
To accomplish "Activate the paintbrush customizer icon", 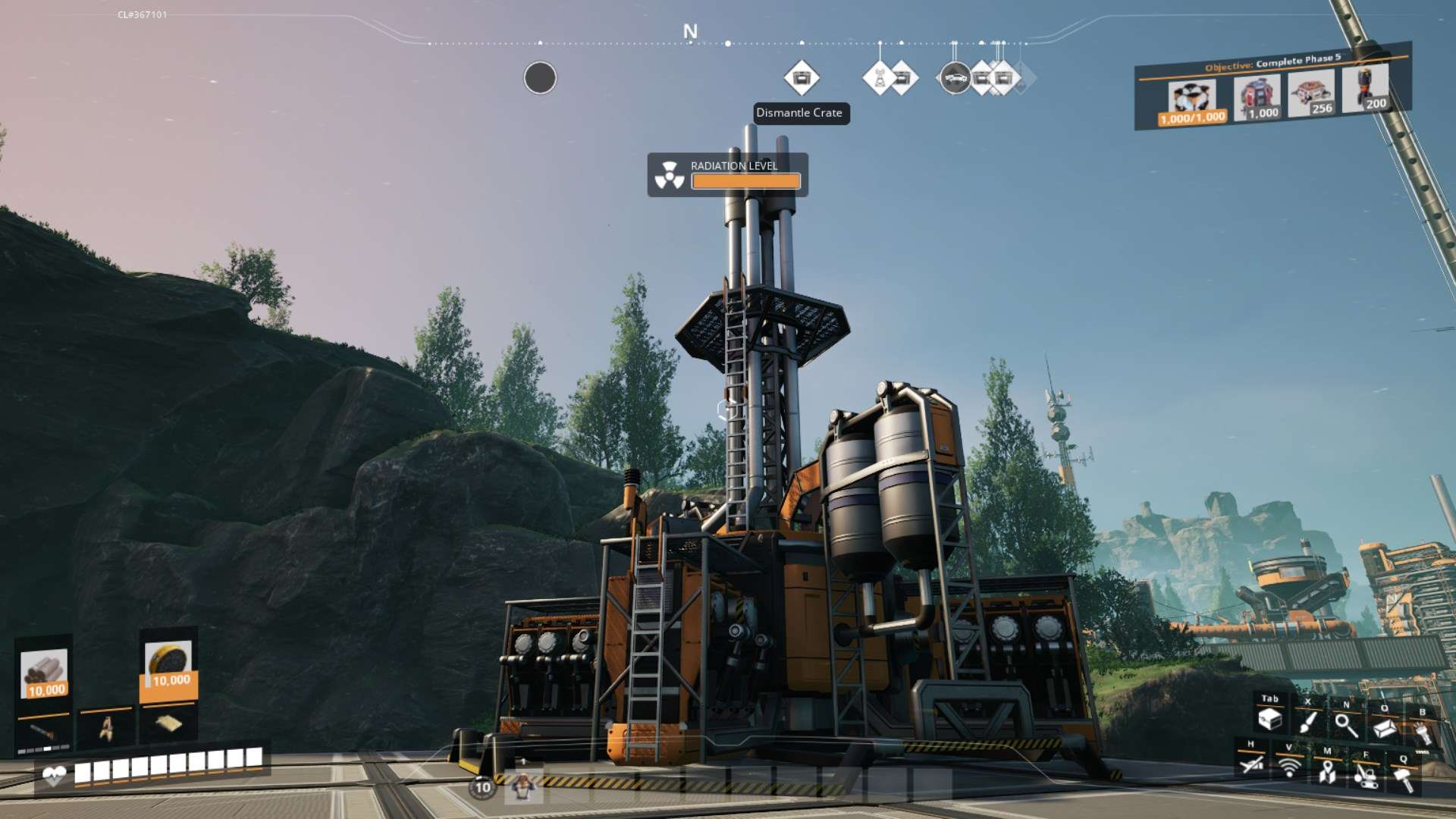I will (1307, 722).
